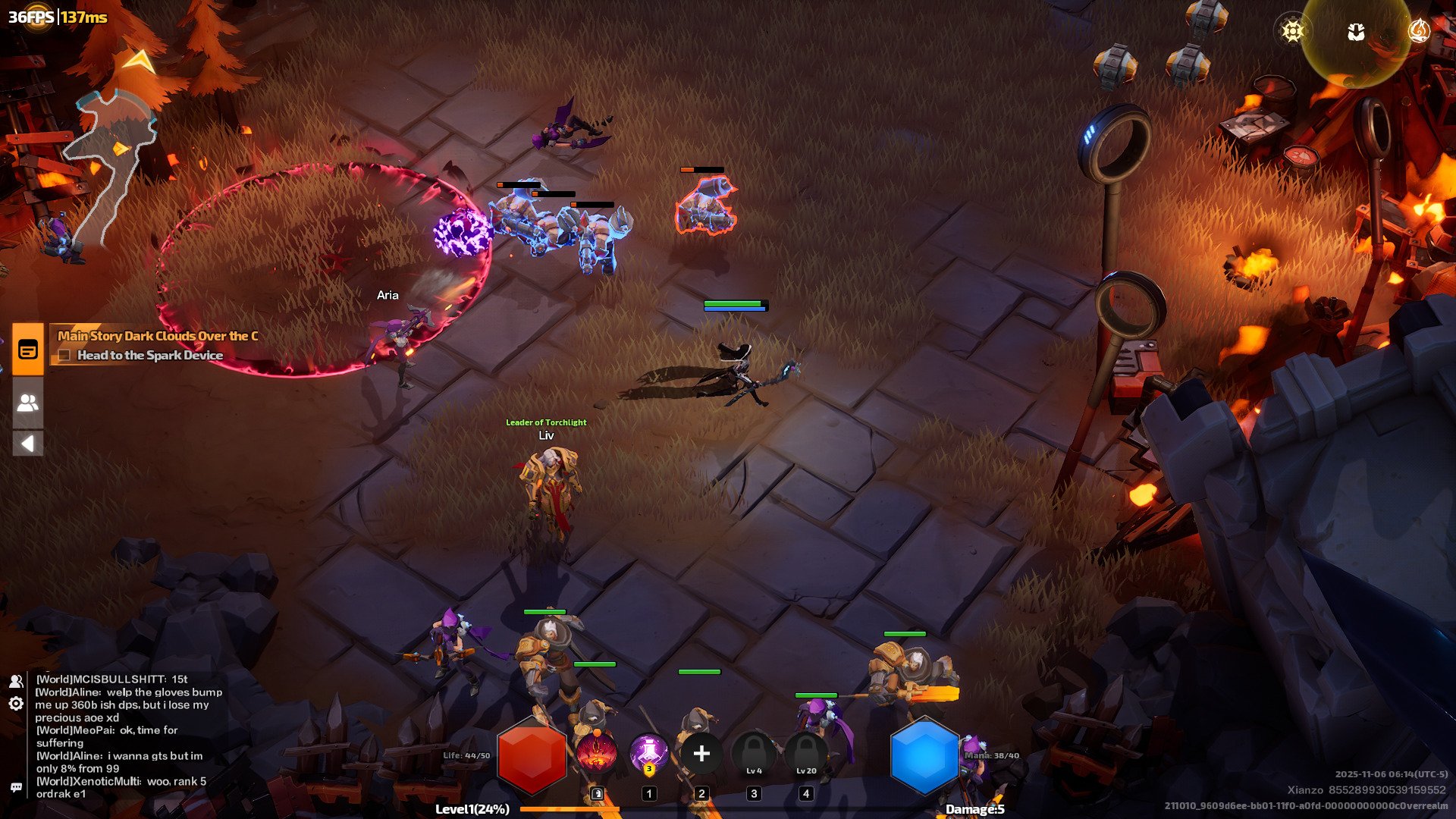Open the minimap route overlay
This screenshot has width=1456, height=819.
point(114,159)
